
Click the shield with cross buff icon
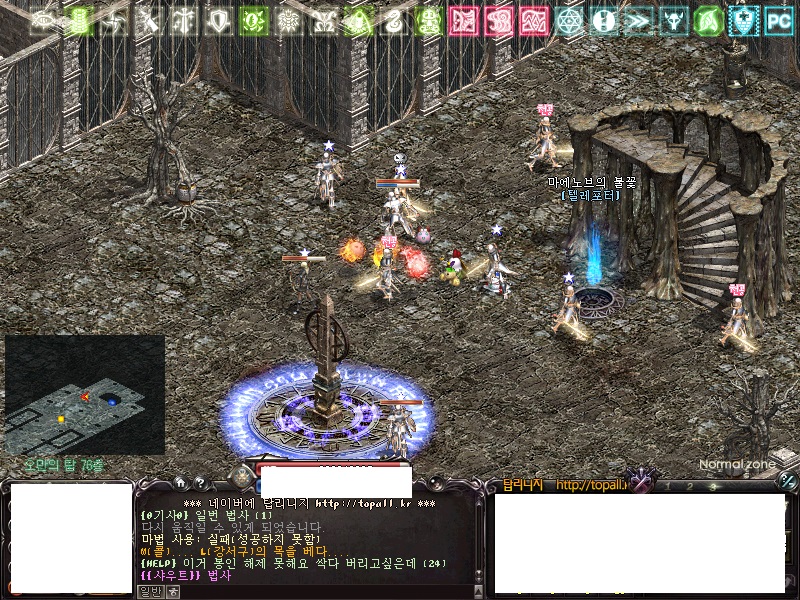coord(742,19)
